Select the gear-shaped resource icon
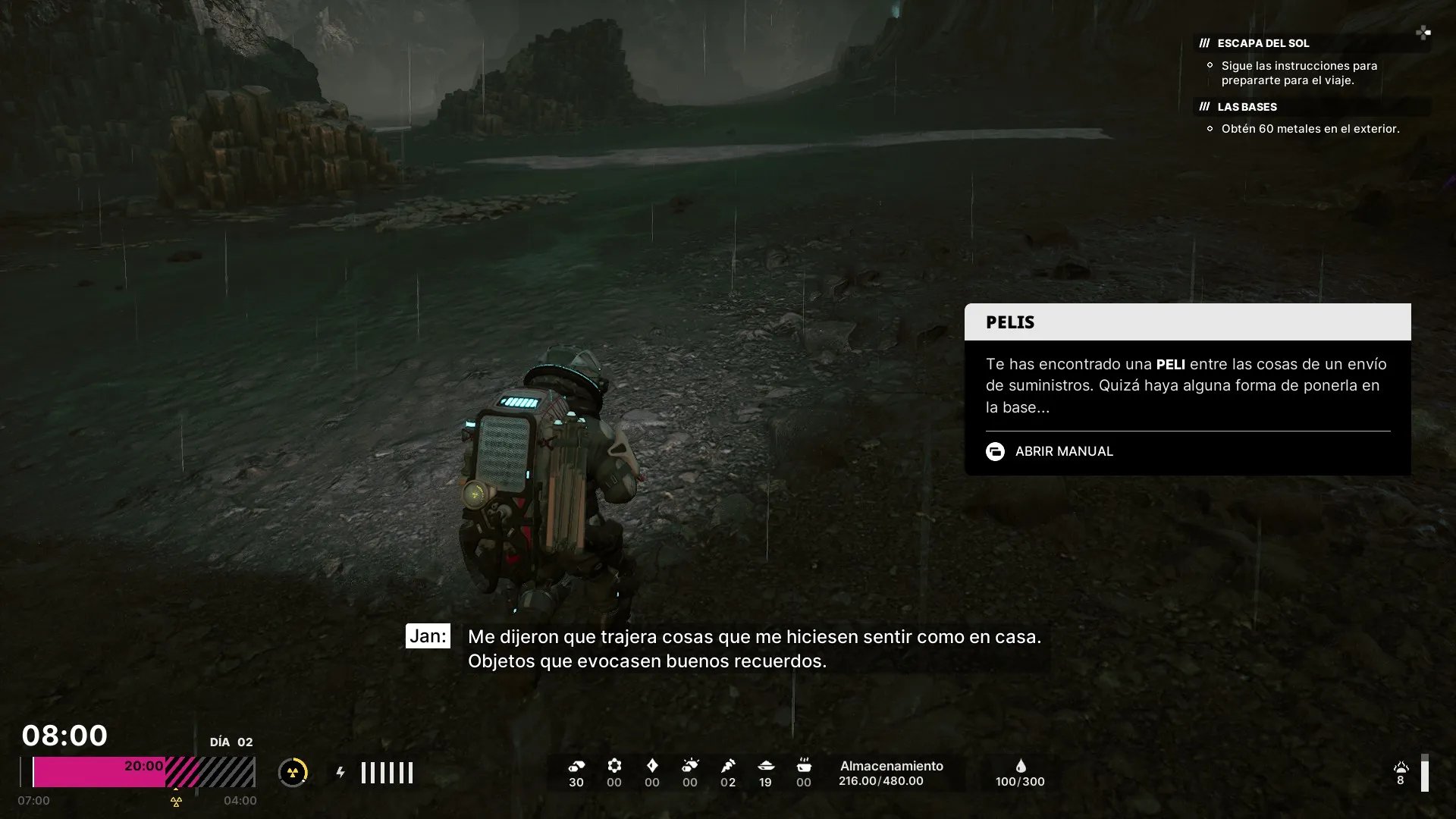The width and height of the screenshot is (1456, 819). (x=614, y=766)
